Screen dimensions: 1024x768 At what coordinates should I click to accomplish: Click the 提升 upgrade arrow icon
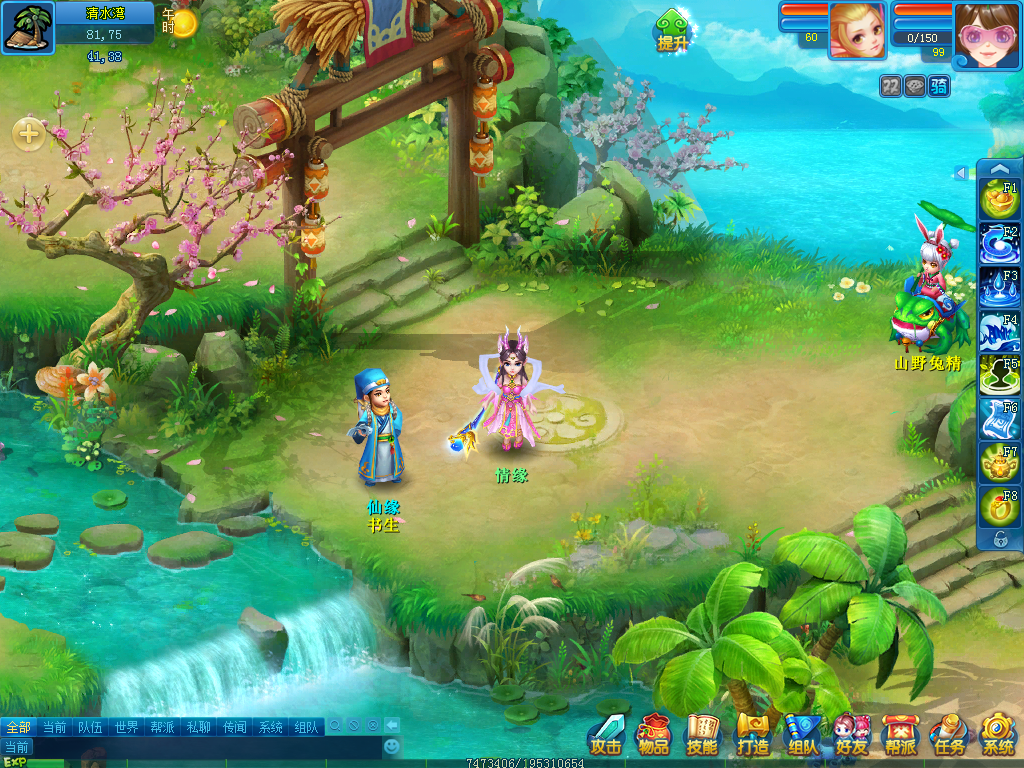click(x=672, y=29)
